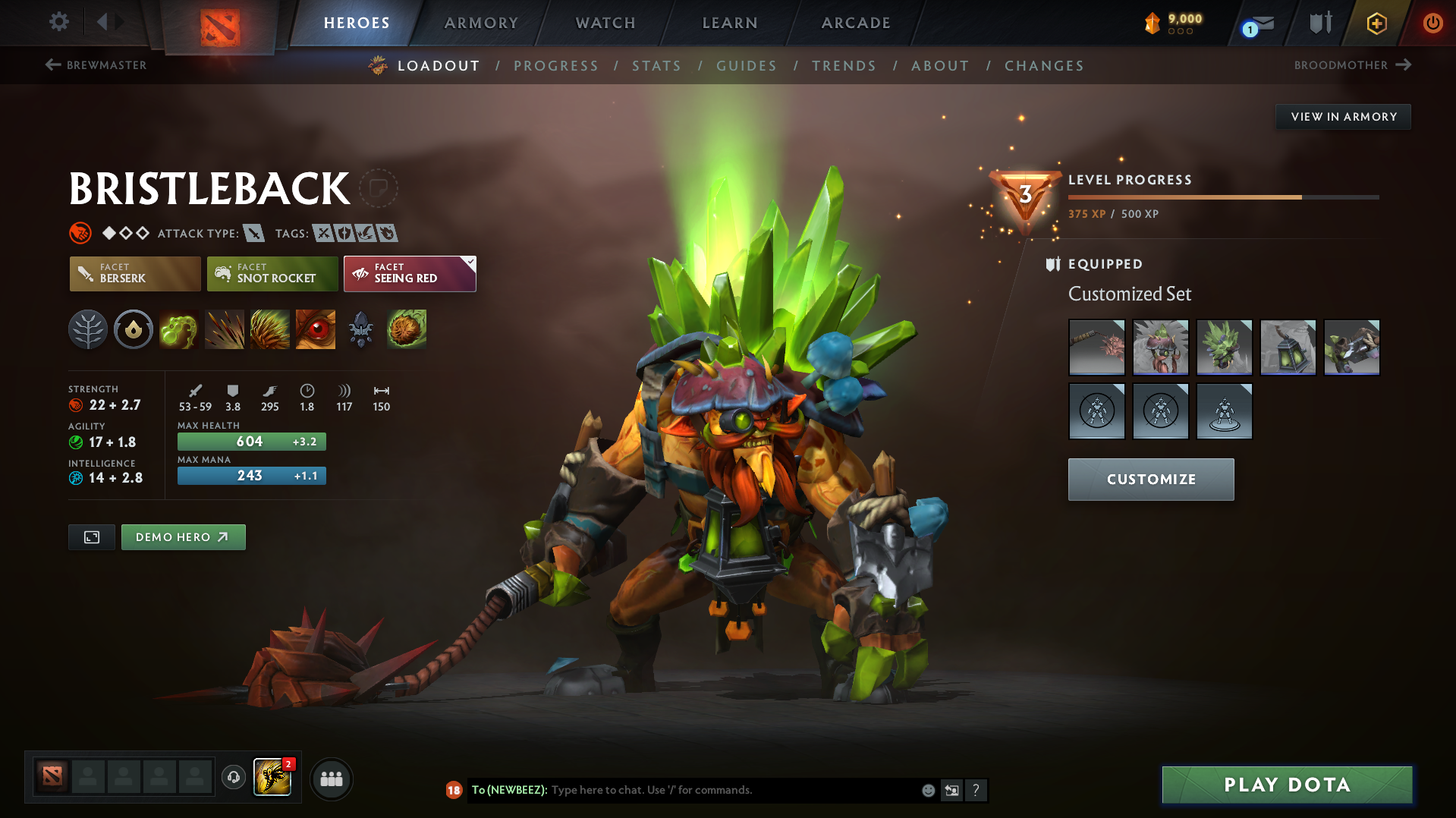The width and height of the screenshot is (1456, 818).
Task: Open the Armory menu tab
Action: click(481, 23)
